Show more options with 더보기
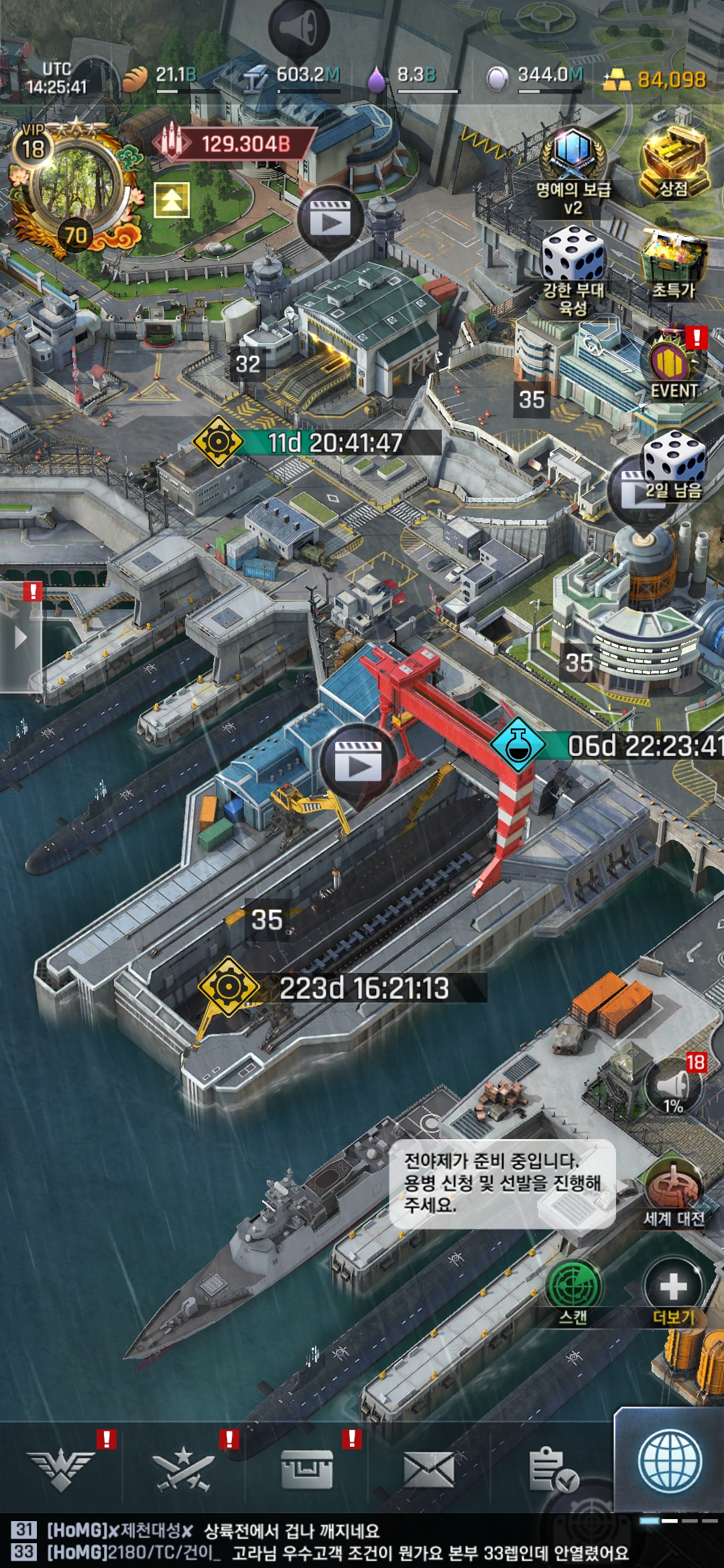724x1568 pixels. click(673, 1291)
